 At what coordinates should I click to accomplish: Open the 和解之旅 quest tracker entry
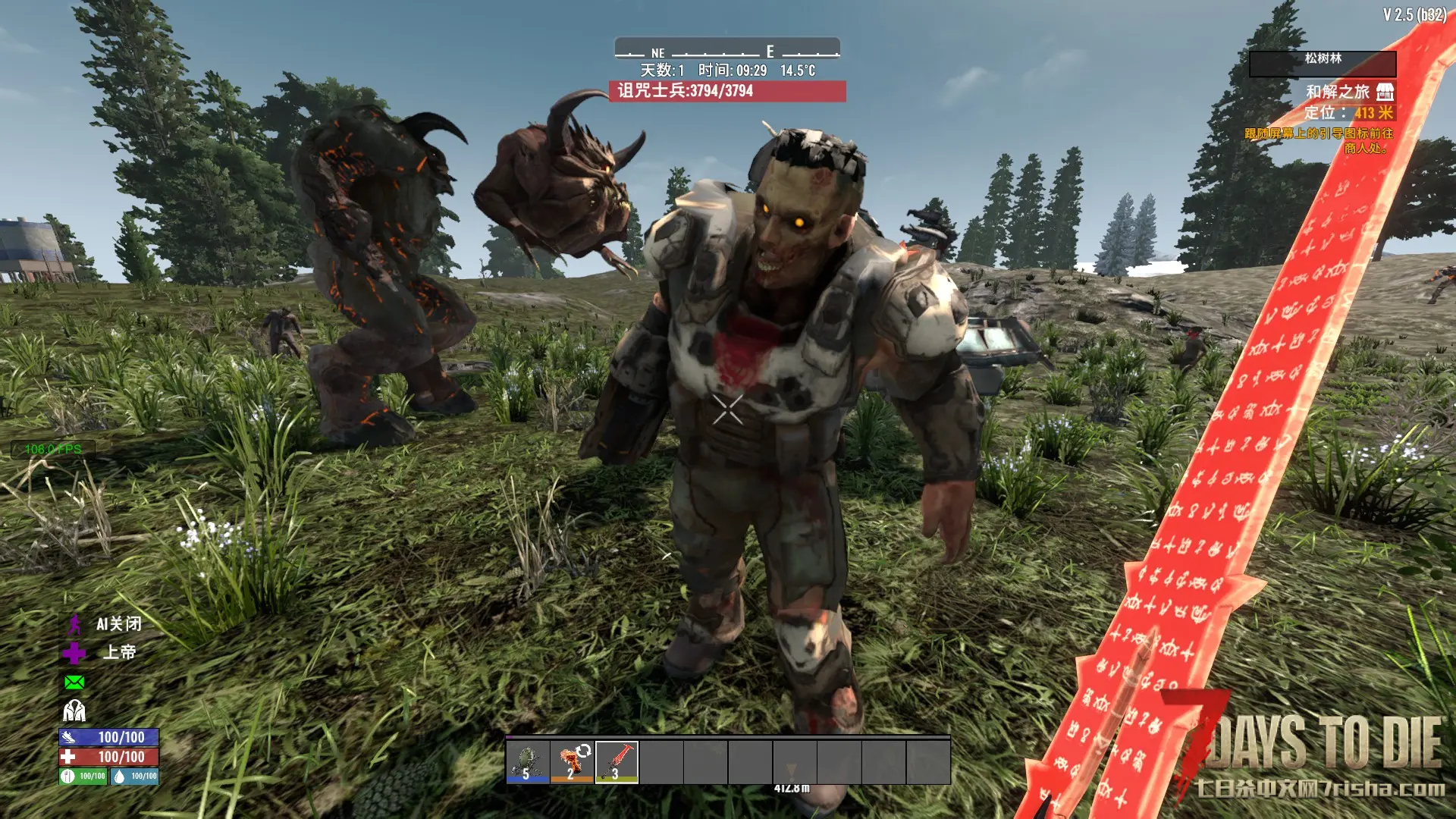(x=1337, y=92)
